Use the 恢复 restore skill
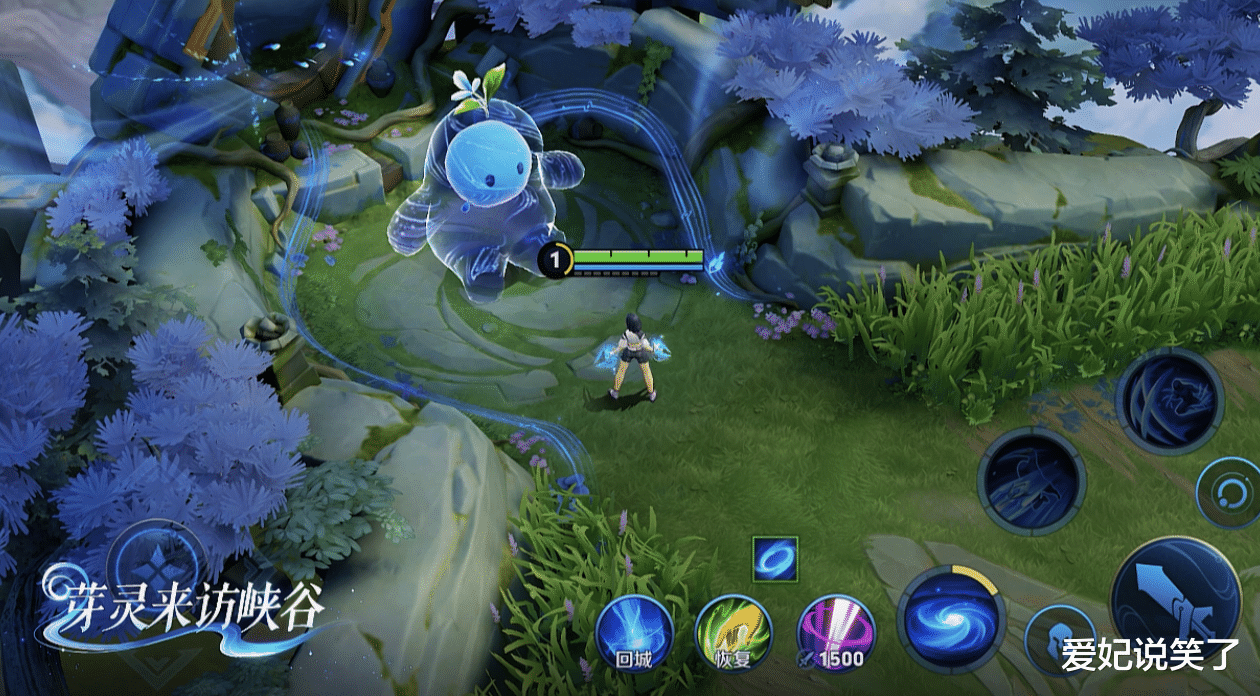Image resolution: width=1260 pixels, height=696 pixels. (x=734, y=633)
